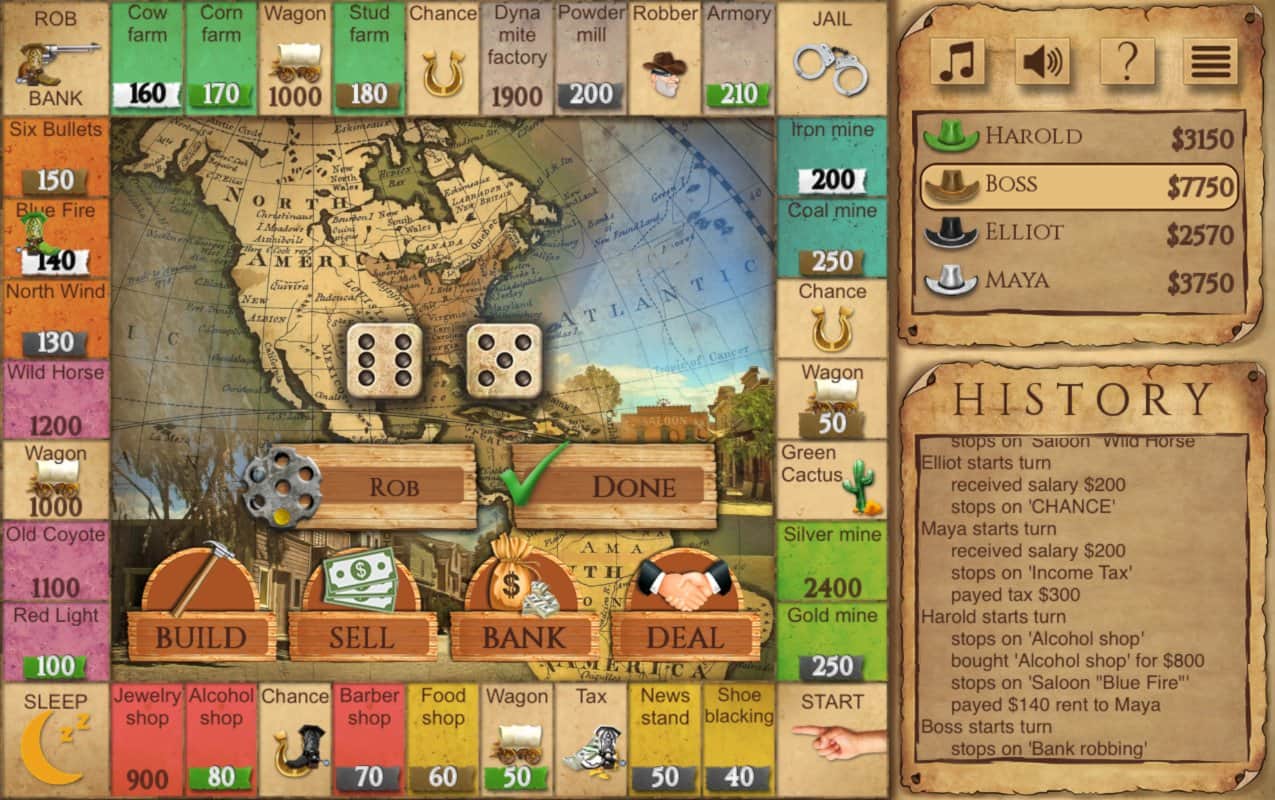Select Elliot in the player list

pos(1079,234)
